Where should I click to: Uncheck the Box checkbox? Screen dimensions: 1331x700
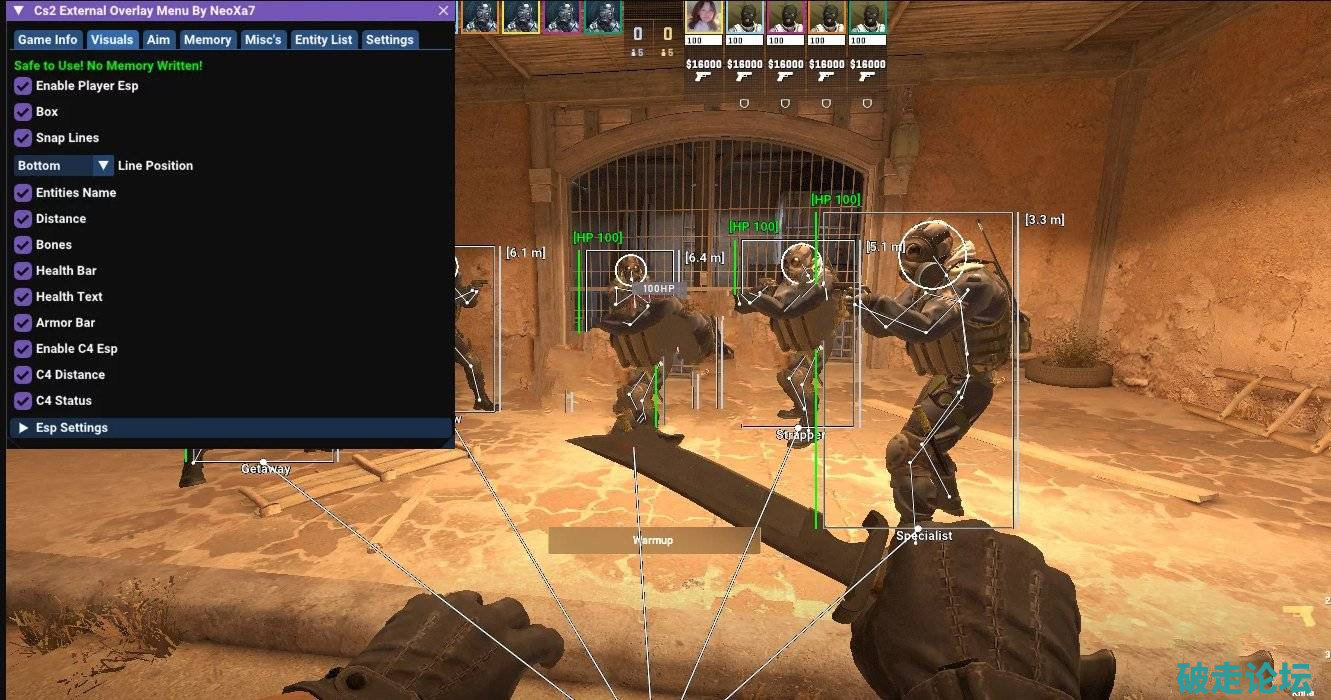pyautogui.click(x=23, y=112)
